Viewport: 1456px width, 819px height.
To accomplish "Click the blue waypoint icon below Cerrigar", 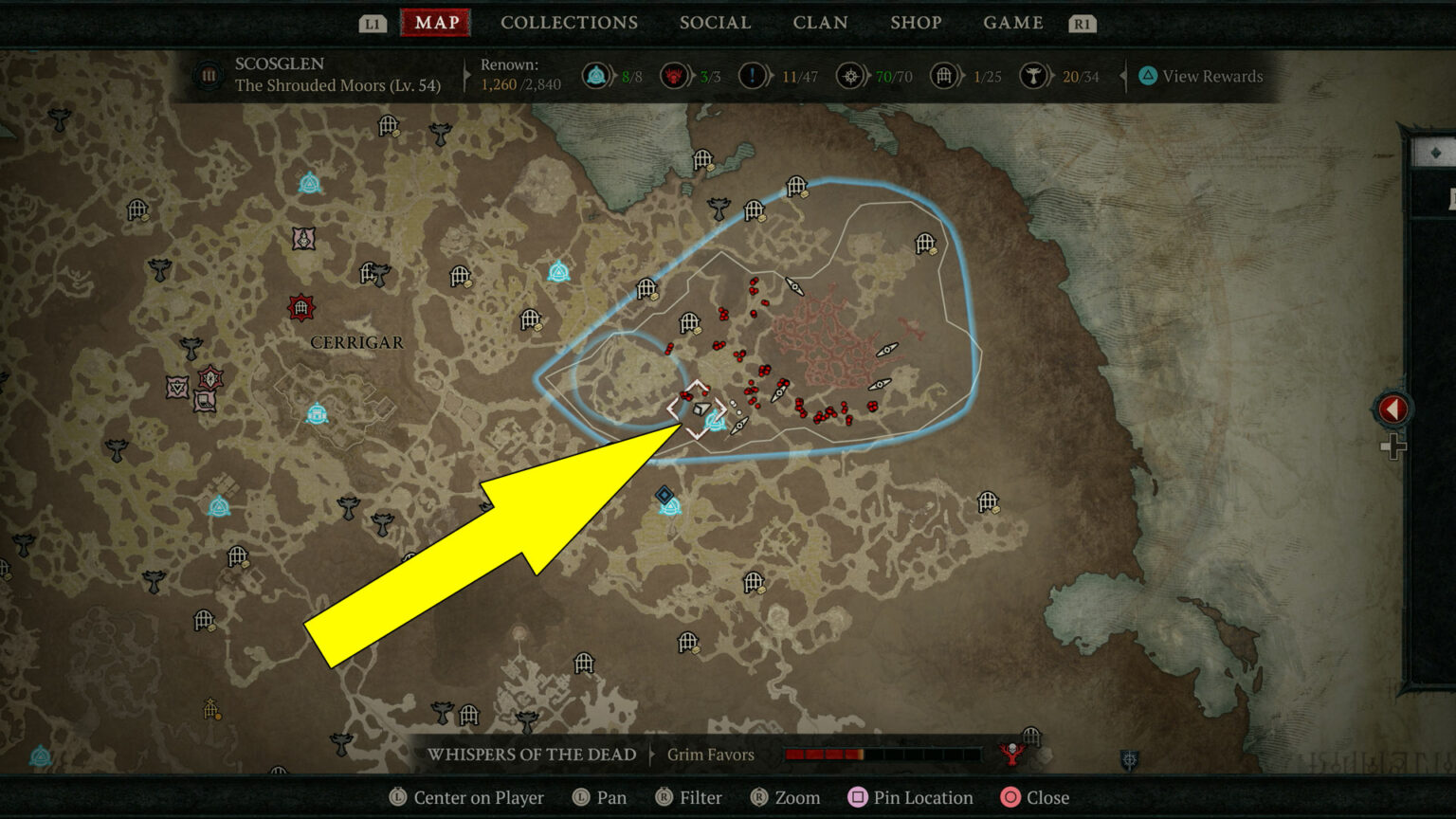I will 318,414.
